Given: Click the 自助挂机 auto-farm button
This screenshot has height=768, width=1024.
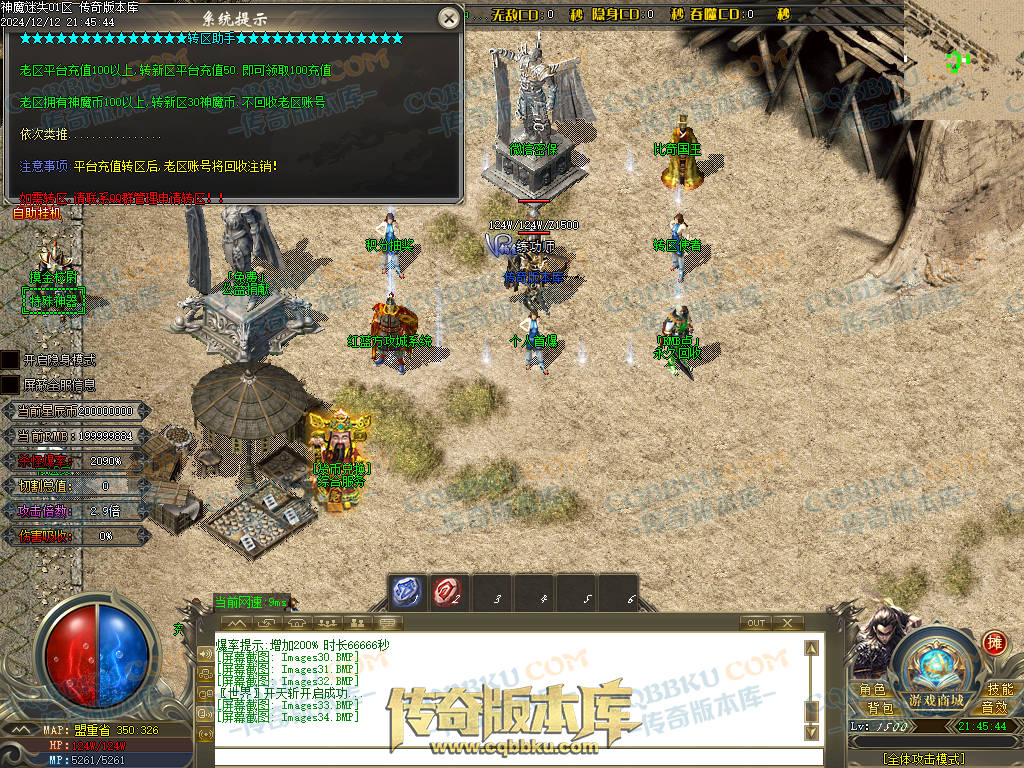Looking at the screenshot, I should (37, 212).
